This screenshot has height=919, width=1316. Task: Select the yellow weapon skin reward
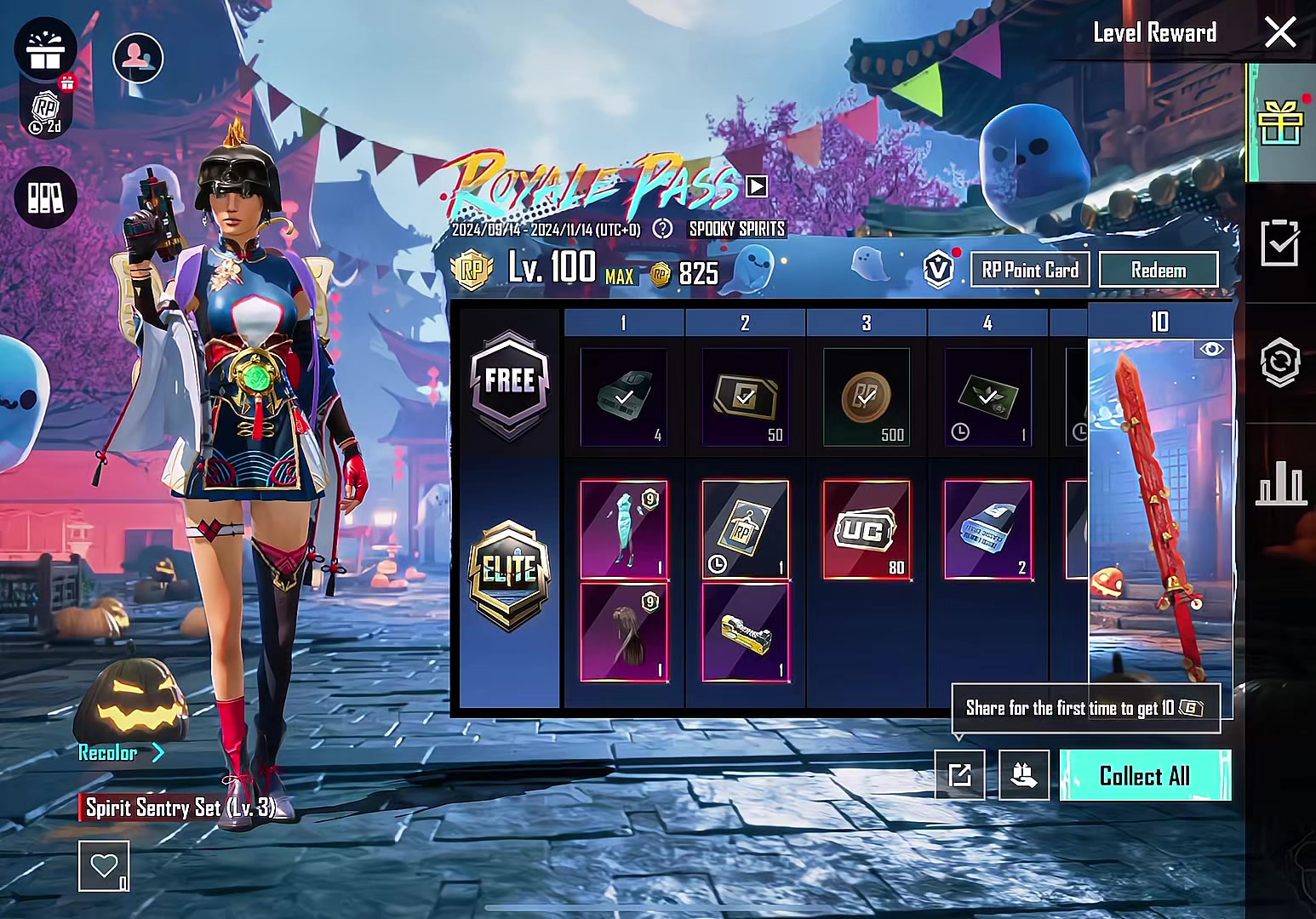745,632
